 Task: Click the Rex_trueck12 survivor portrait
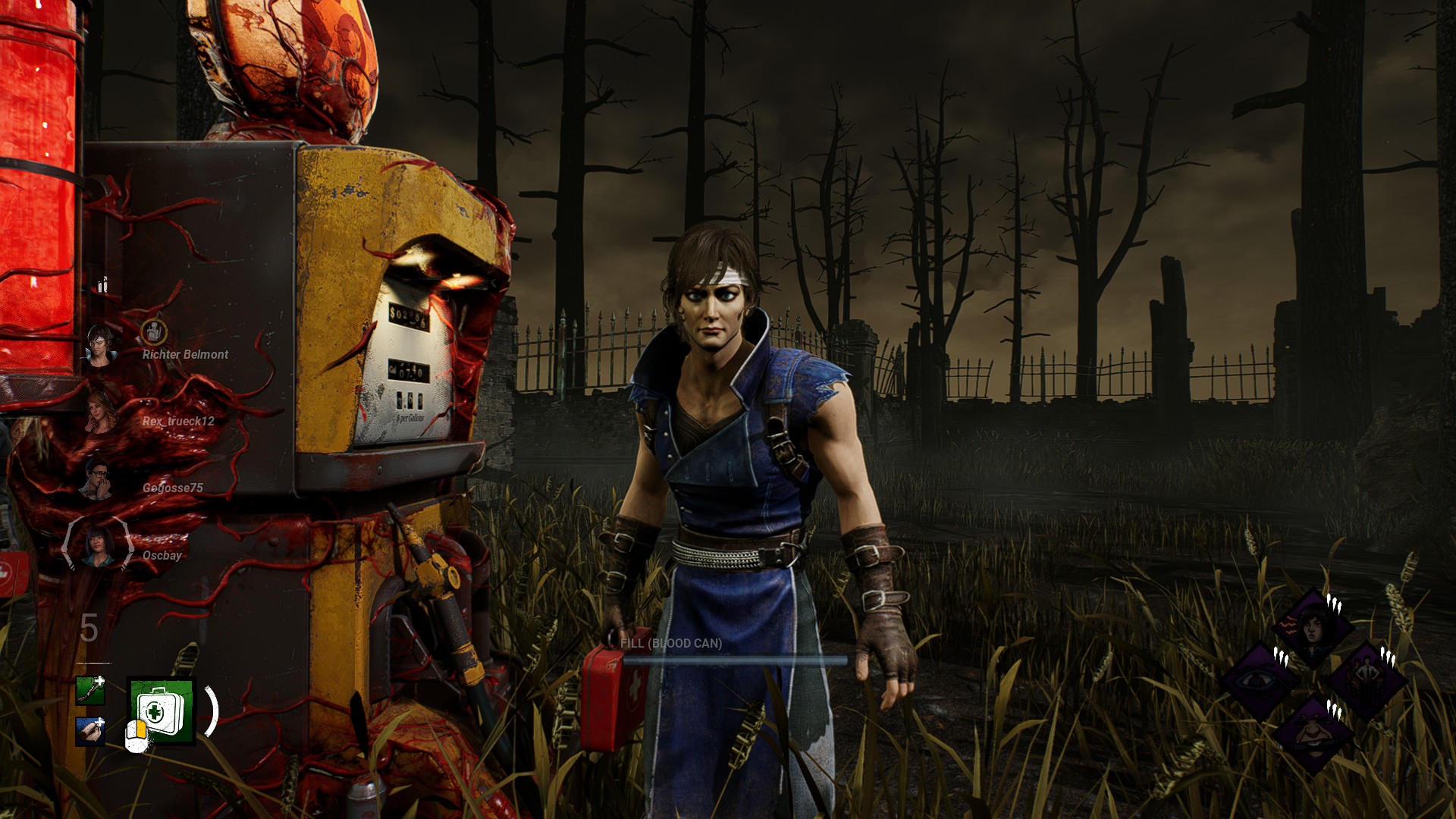click(100, 413)
